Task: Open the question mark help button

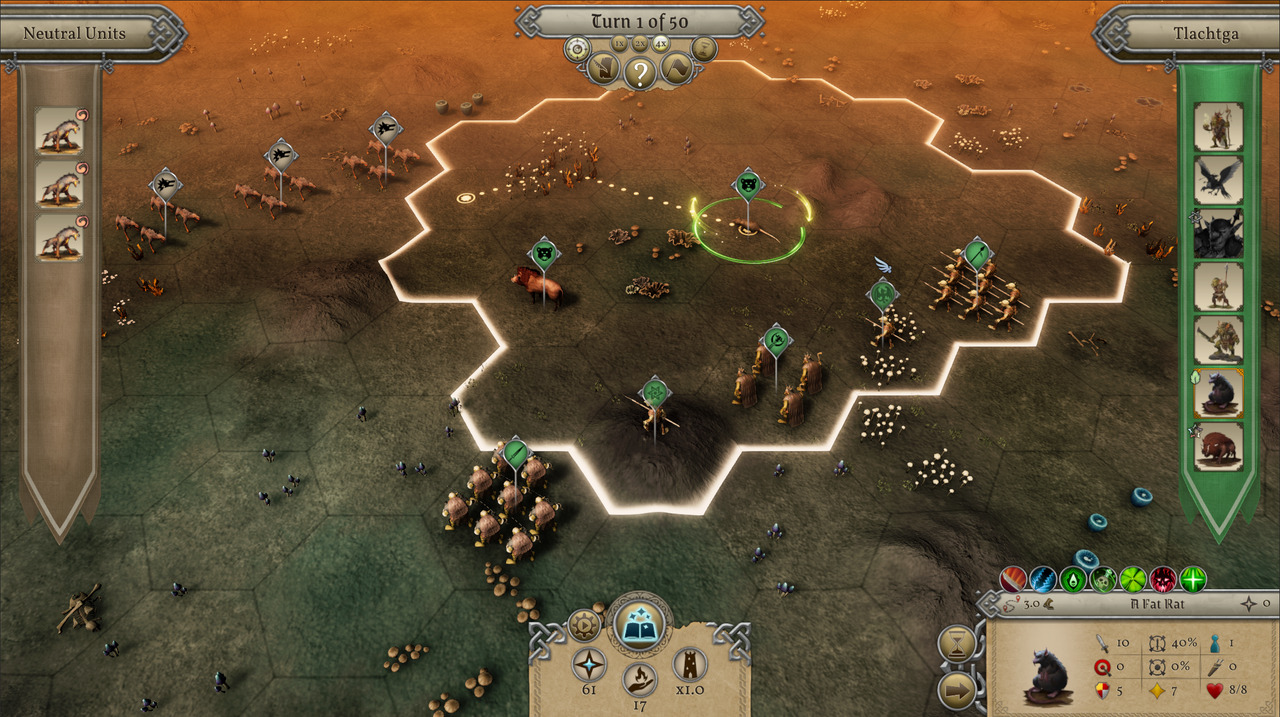Action: coord(640,71)
